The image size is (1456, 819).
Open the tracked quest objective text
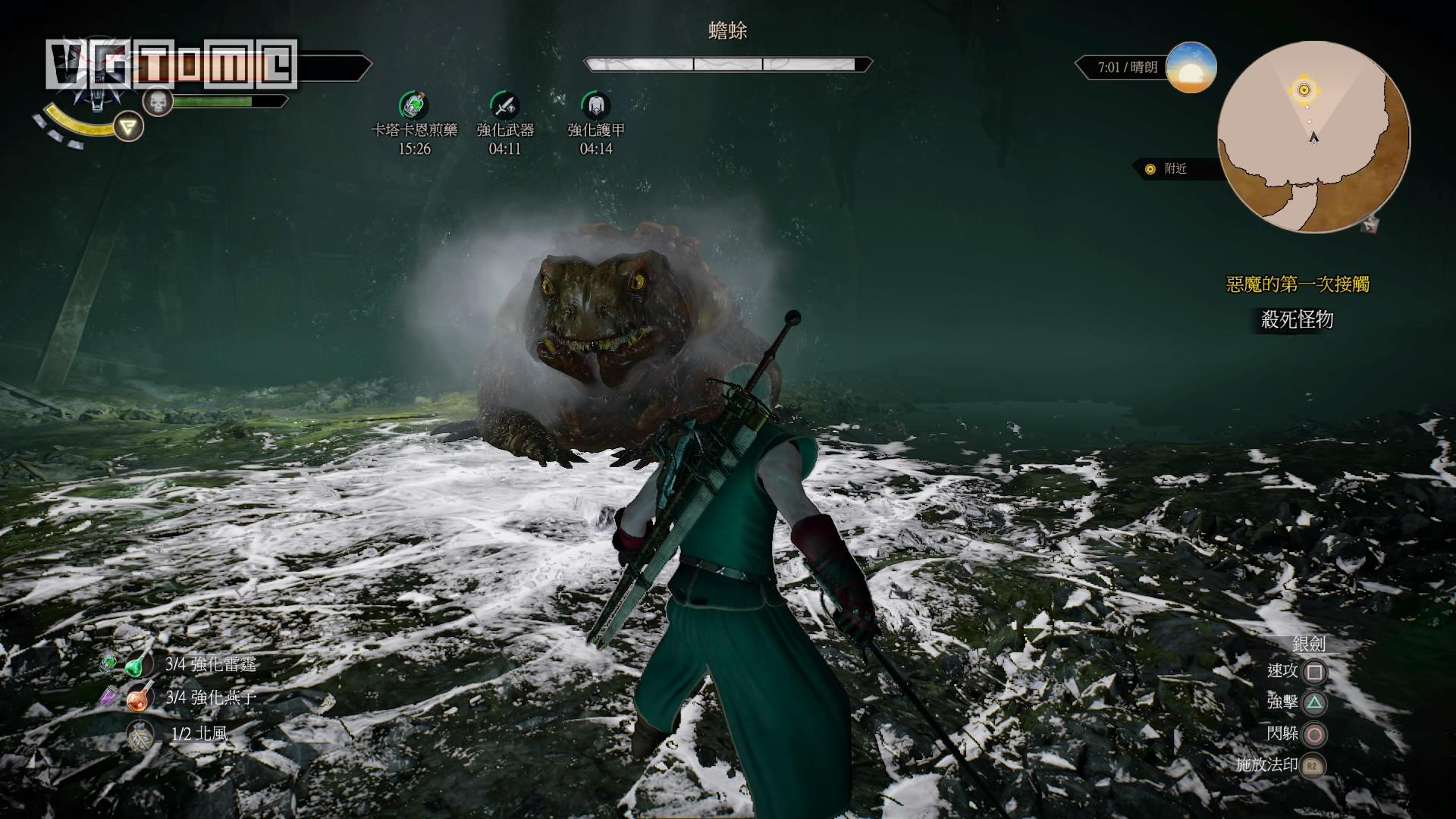click(x=1297, y=320)
